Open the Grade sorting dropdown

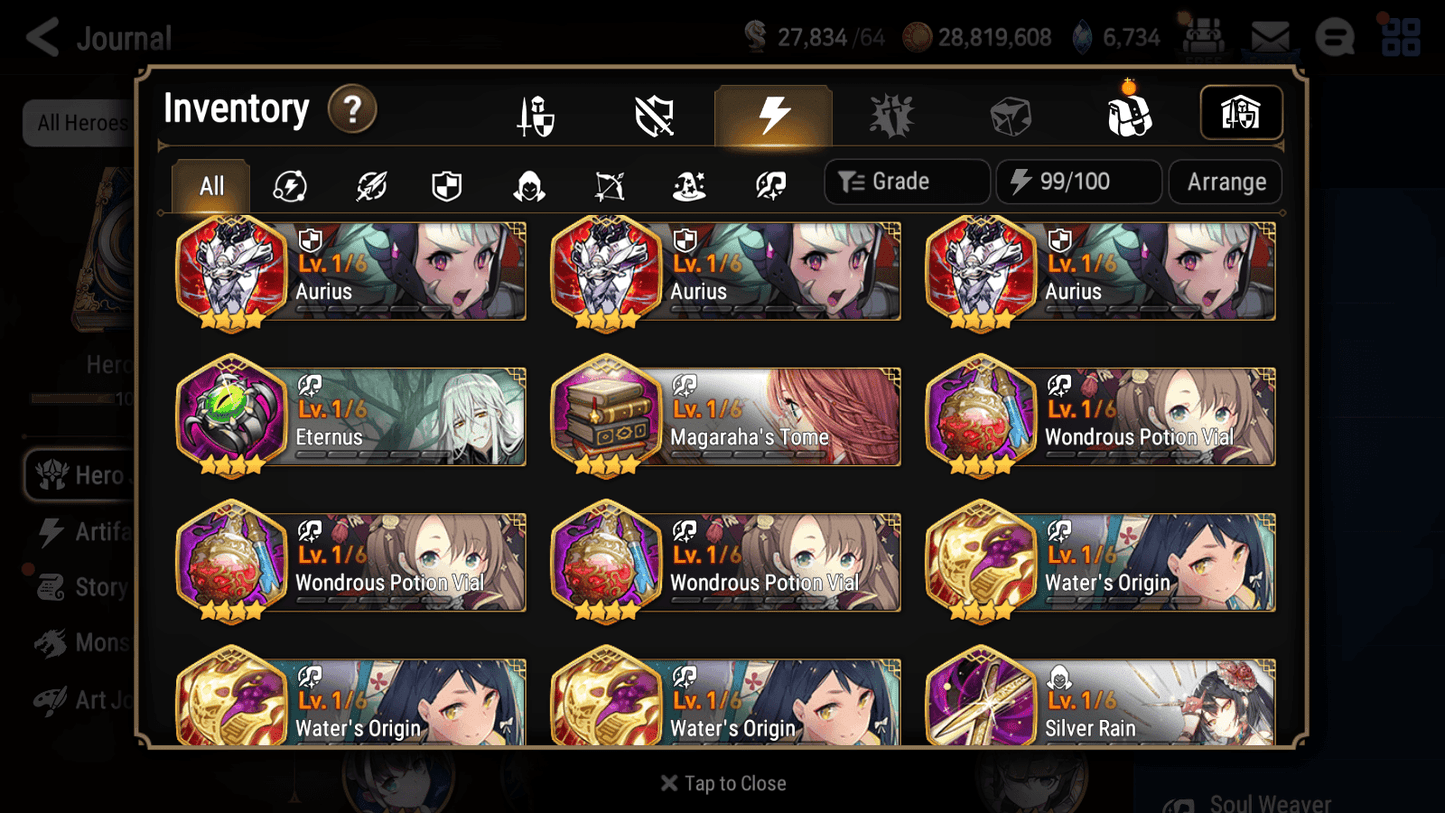[905, 181]
